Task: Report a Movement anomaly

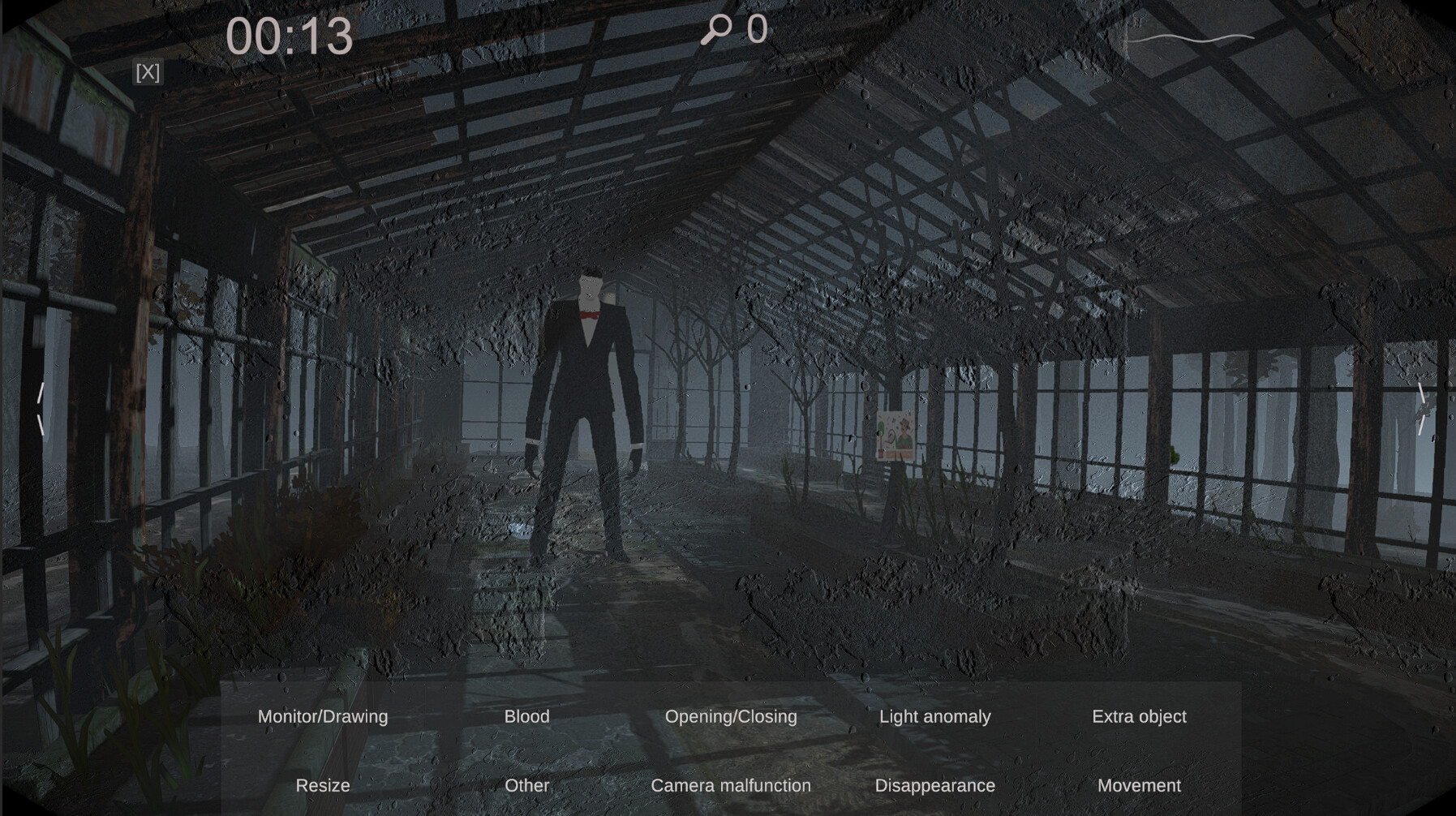Action: pos(1139,785)
